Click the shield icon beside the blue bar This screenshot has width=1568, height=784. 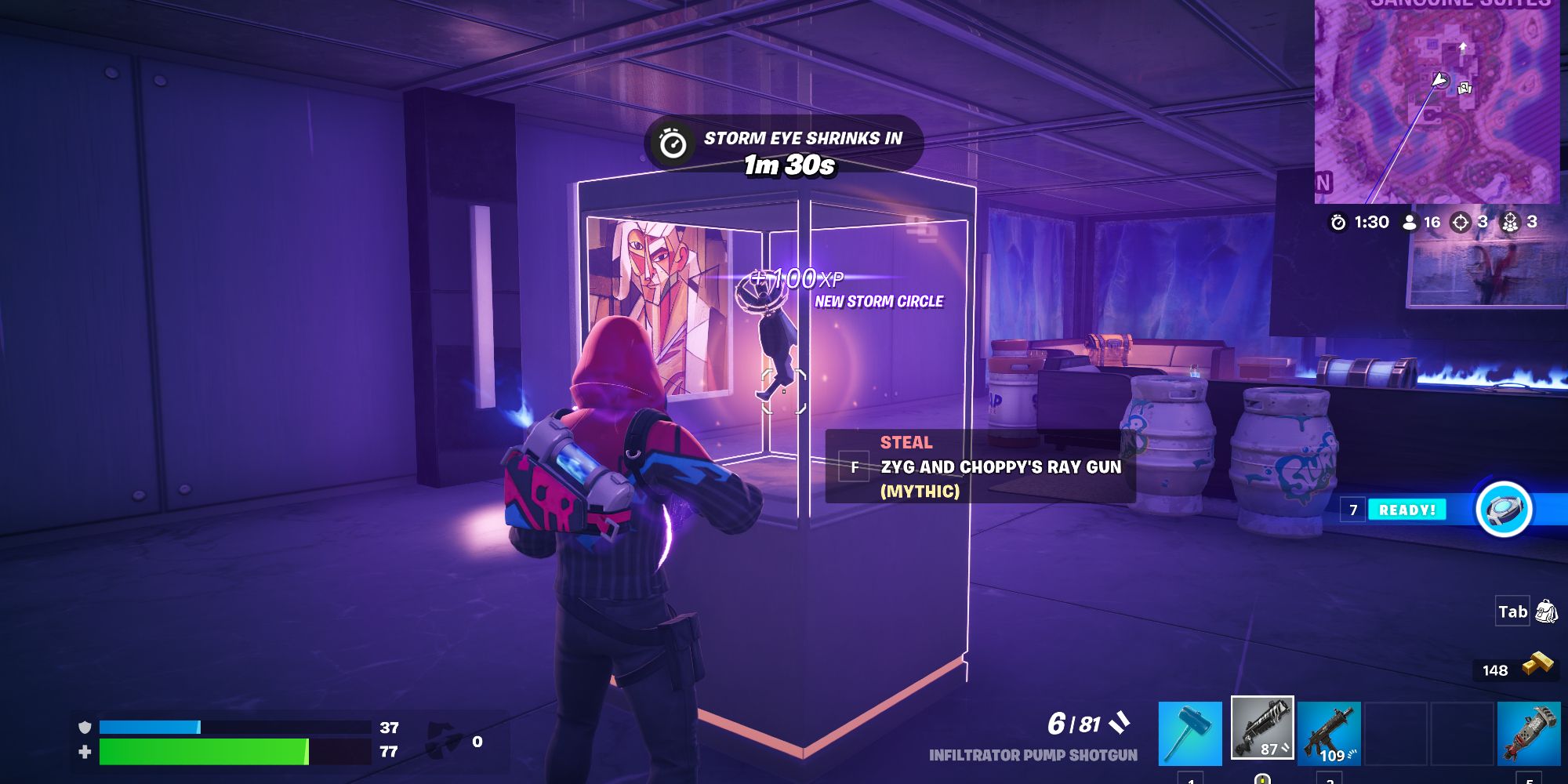[85, 727]
